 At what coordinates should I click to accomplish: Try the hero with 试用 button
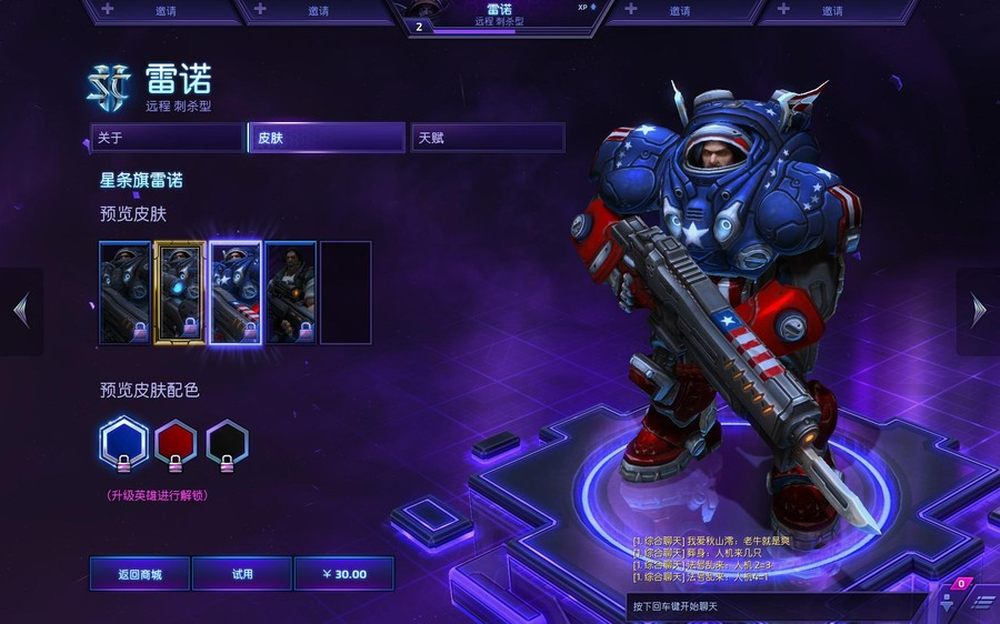(242, 574)
